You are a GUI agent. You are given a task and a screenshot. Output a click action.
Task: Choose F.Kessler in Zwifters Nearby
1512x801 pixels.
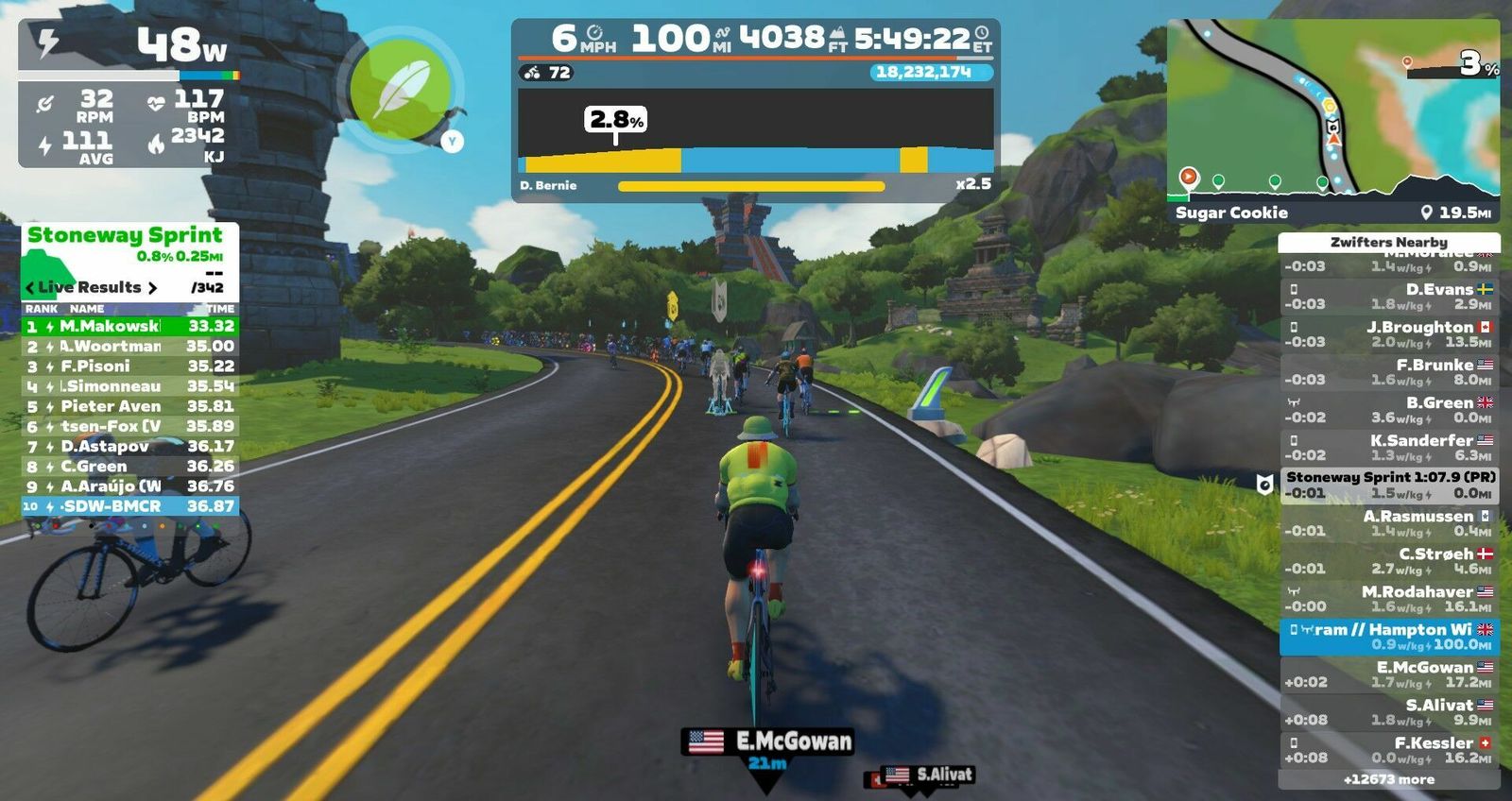click(x=1389, y=750)
